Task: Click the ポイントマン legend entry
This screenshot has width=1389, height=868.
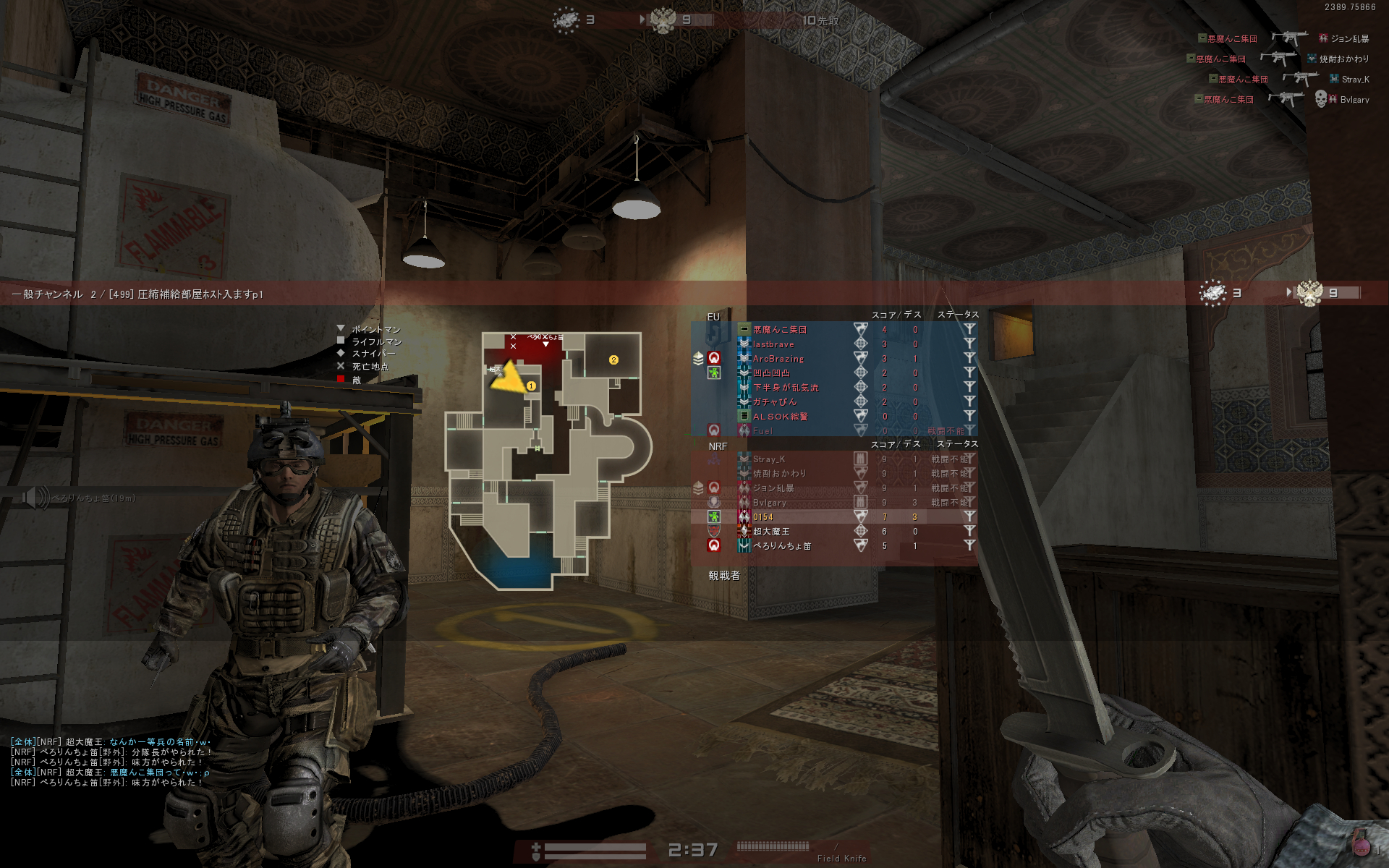Action: pyautogui.click(x=375, y=330)
